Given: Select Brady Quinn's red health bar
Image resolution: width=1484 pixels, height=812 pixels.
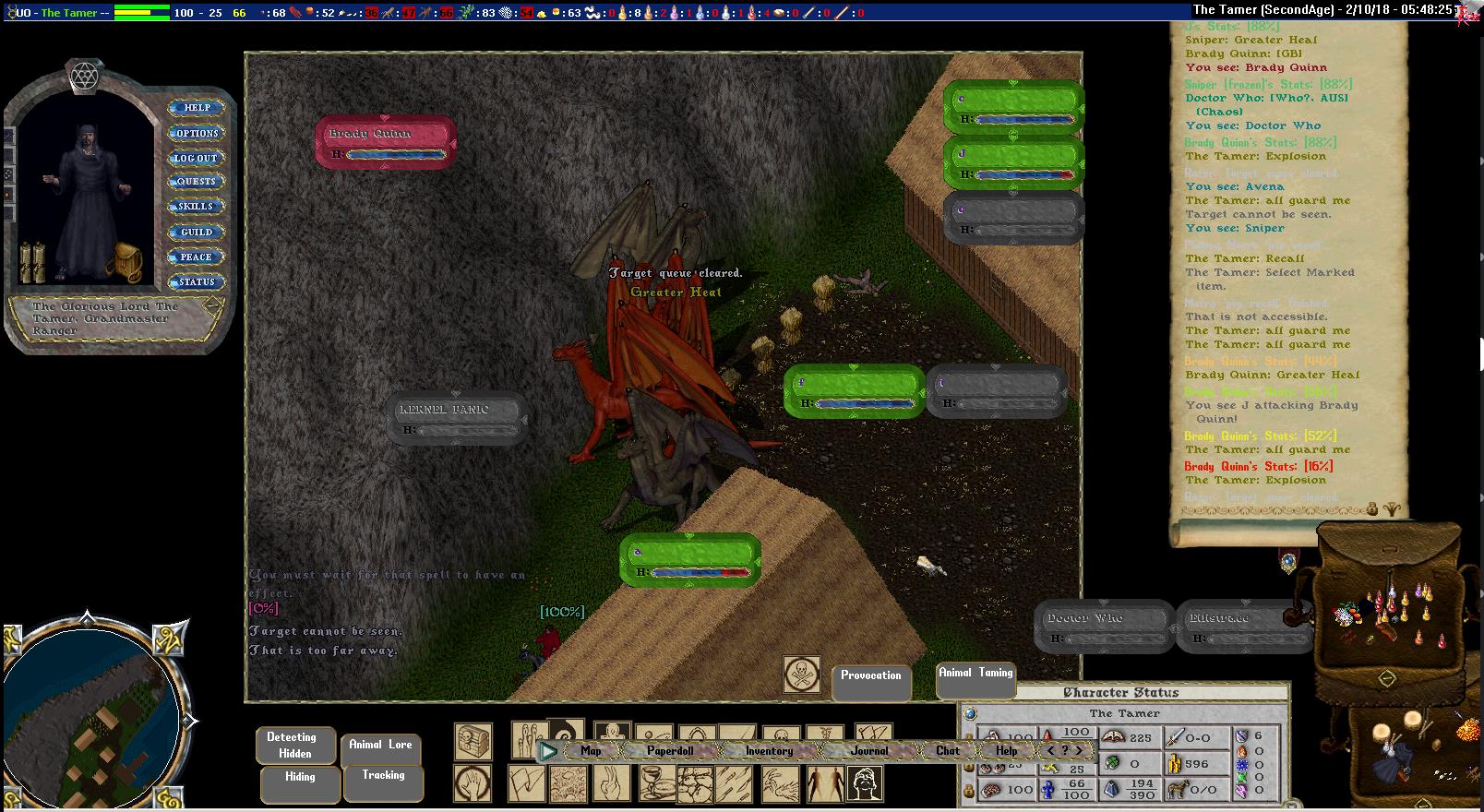Looking at the screenshot, I should pyautogui.click(x=385, y=143).
